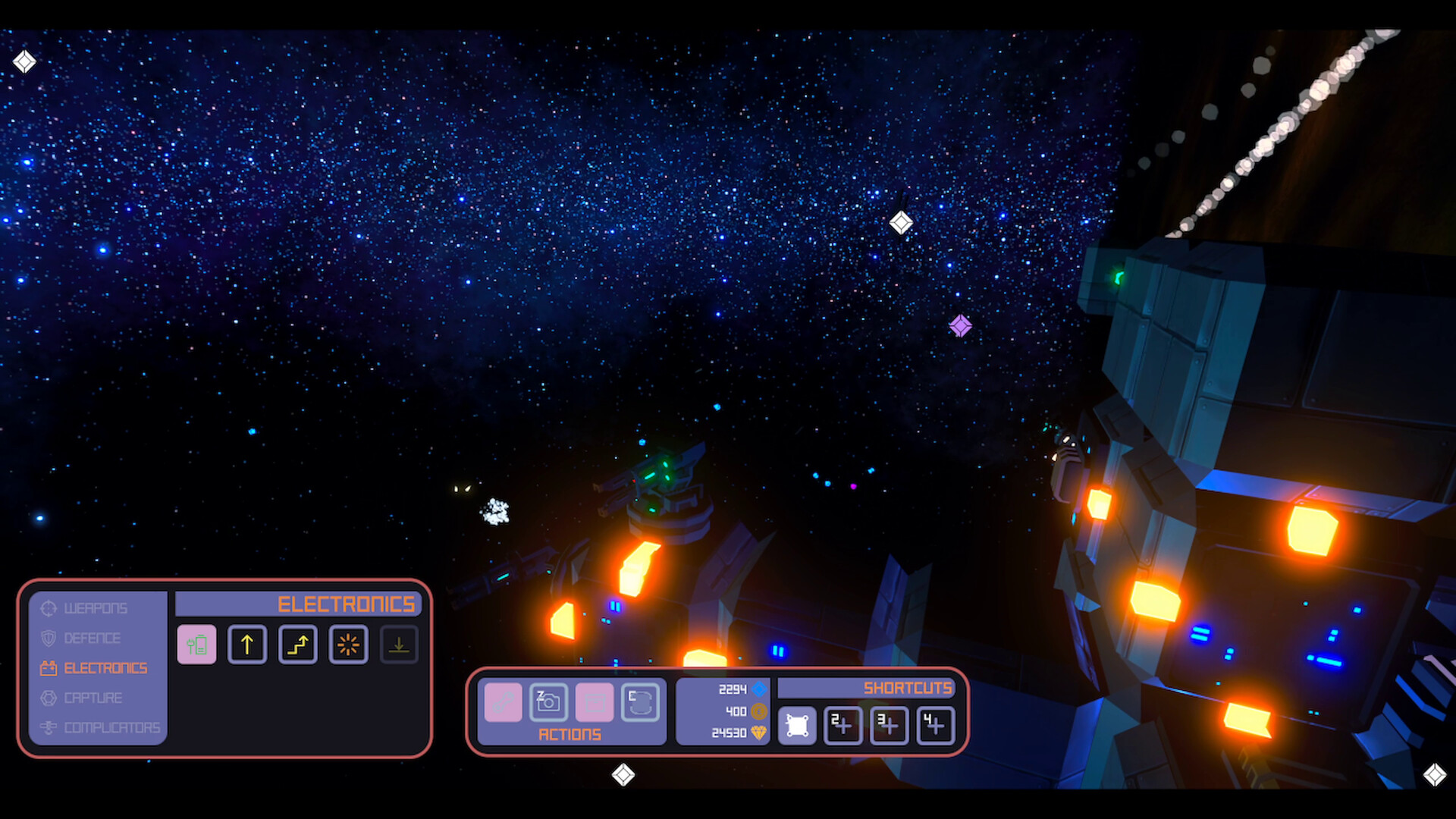Open the Z-camera screenshot action
1456x819 pixels.
click(x=548, y=703)
